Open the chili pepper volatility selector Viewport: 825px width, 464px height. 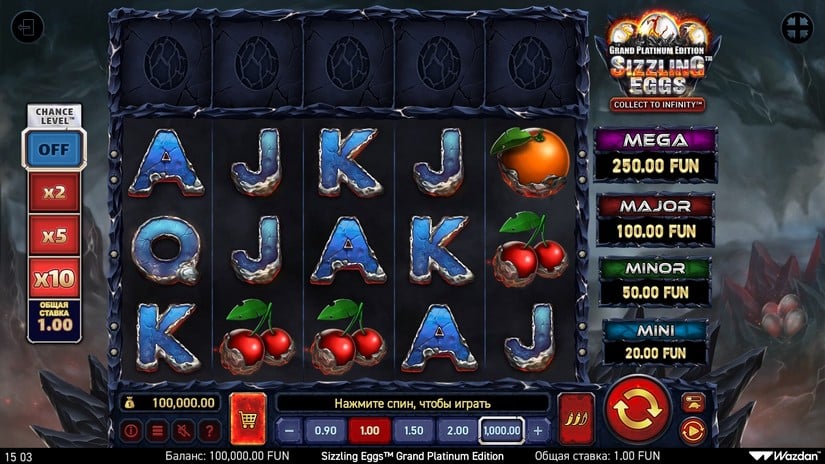pos(576,417)
